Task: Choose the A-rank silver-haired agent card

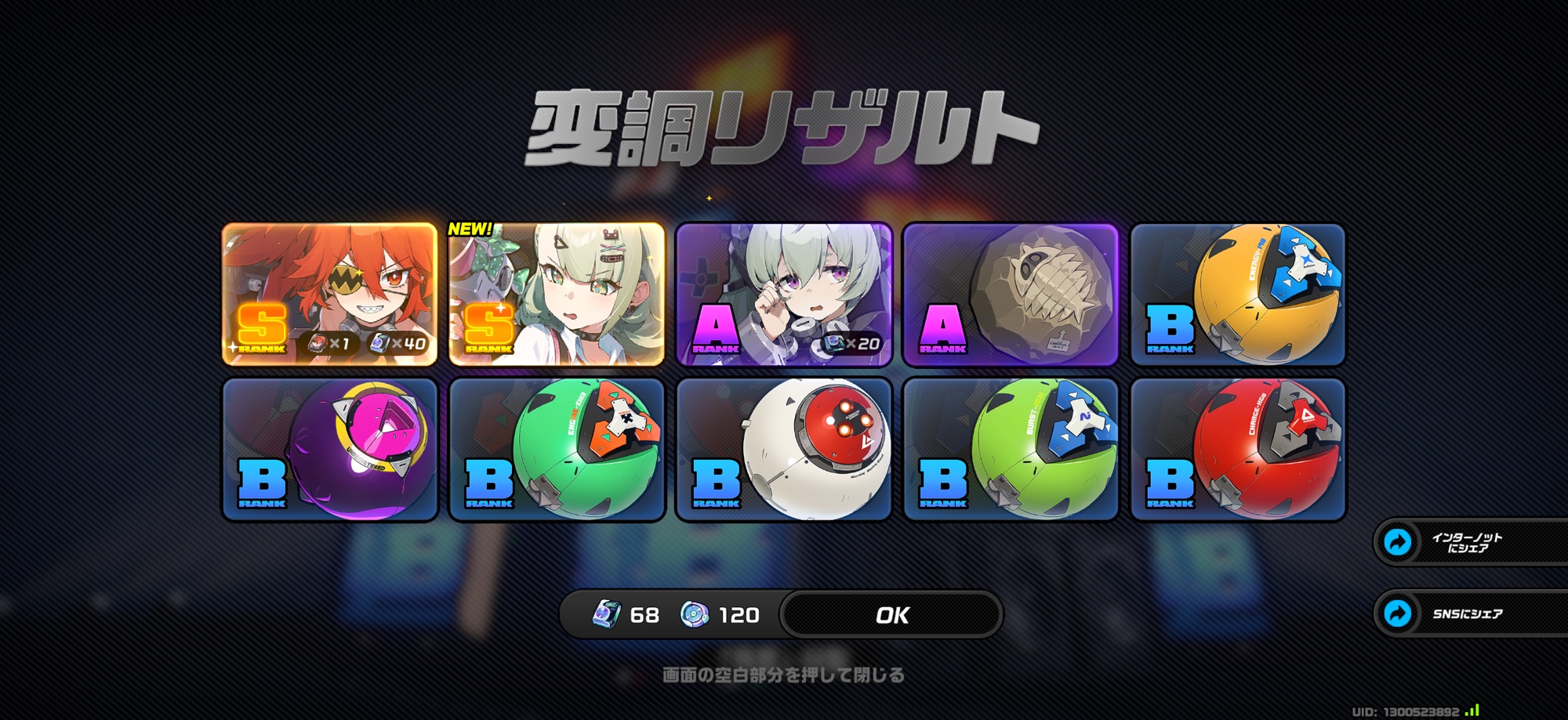Action: [783, 295]
